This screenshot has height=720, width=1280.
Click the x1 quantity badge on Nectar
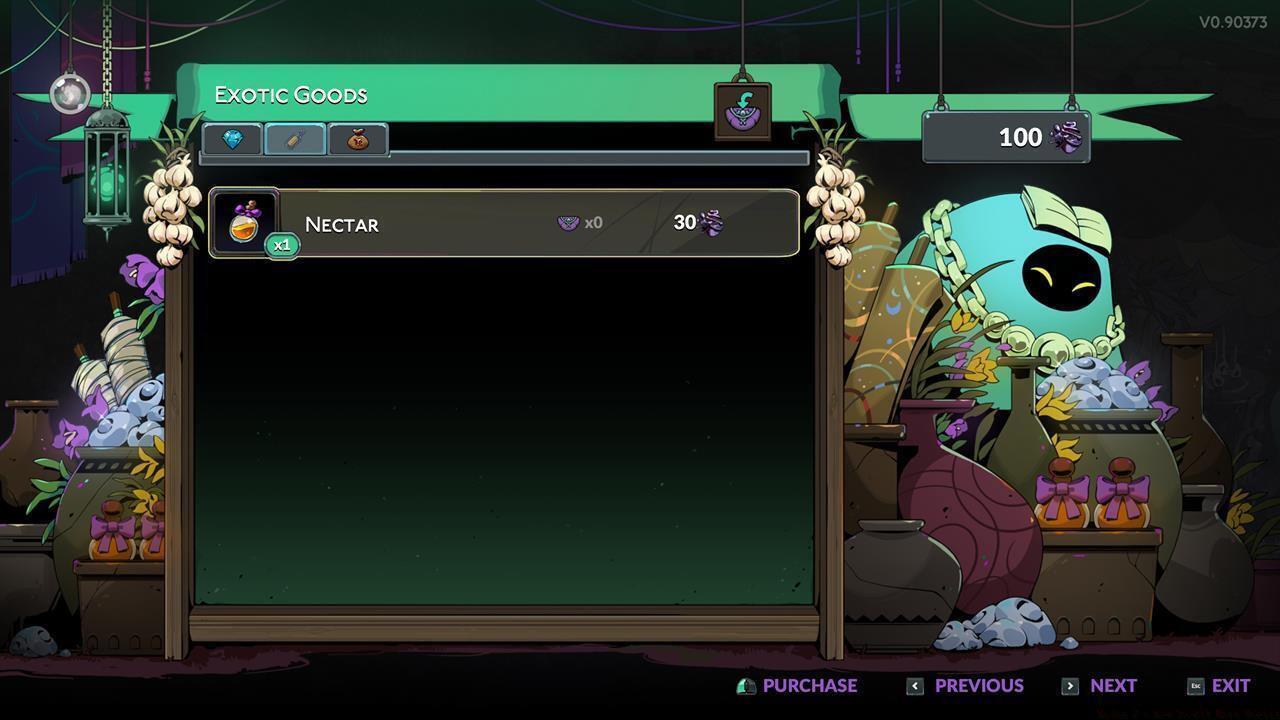[x=281, y=244]
